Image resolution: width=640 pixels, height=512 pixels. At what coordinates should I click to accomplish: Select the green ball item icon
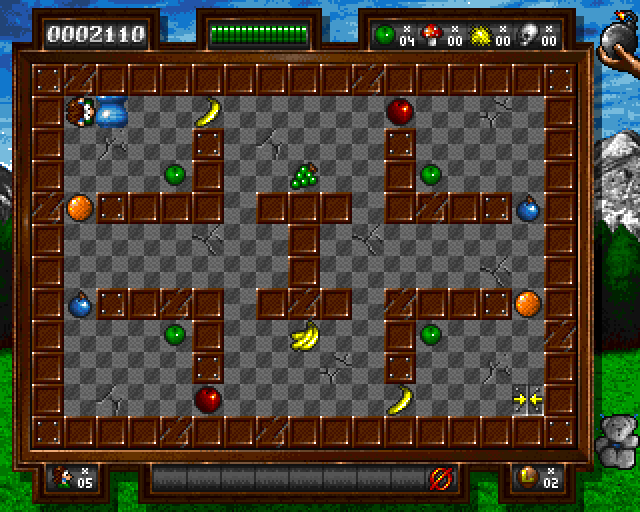385,34
